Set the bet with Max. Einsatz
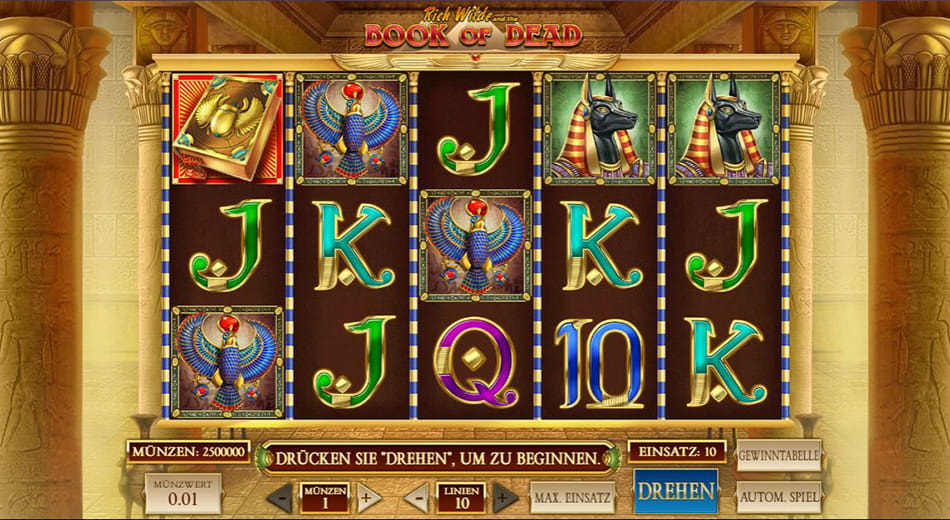 click(x=572, y=497)
